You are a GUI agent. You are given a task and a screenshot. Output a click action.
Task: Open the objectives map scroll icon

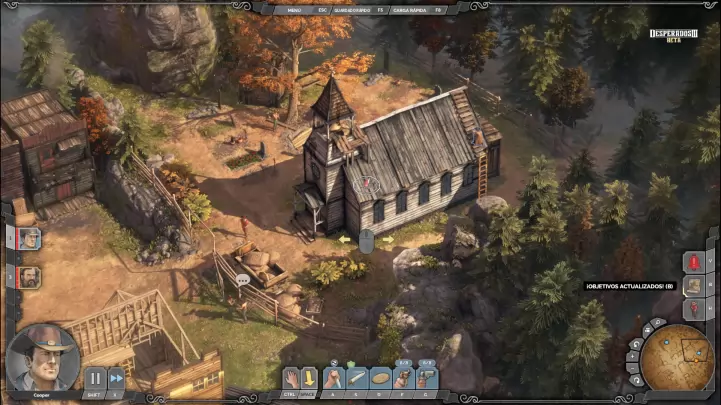(x=694, y=286)
